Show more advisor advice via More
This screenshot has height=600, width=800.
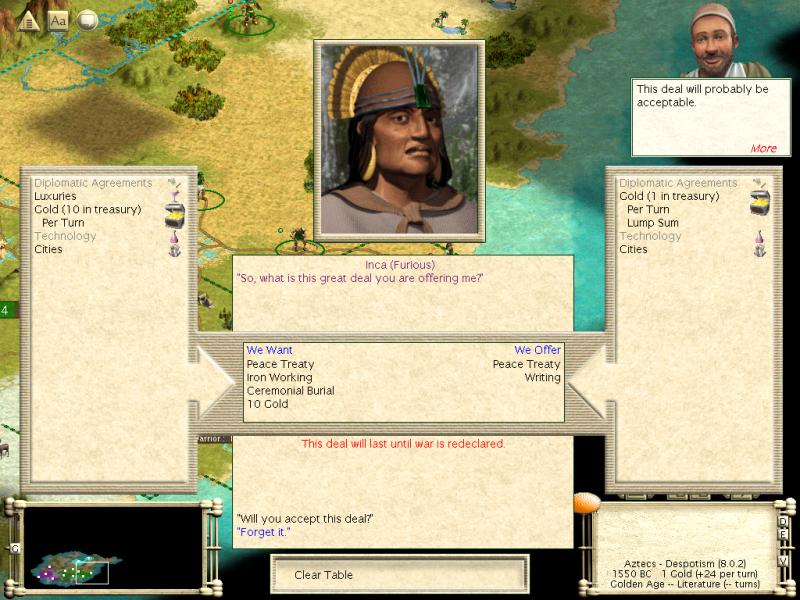coord(763,149)
